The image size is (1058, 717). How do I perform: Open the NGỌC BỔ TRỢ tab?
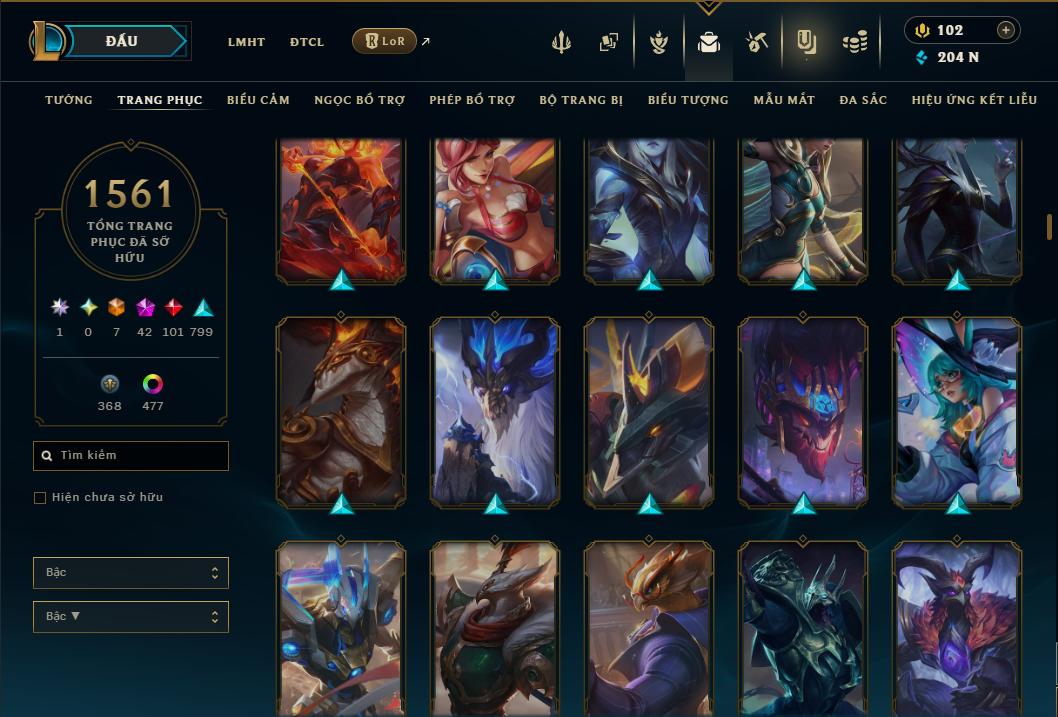click(359, 100)
